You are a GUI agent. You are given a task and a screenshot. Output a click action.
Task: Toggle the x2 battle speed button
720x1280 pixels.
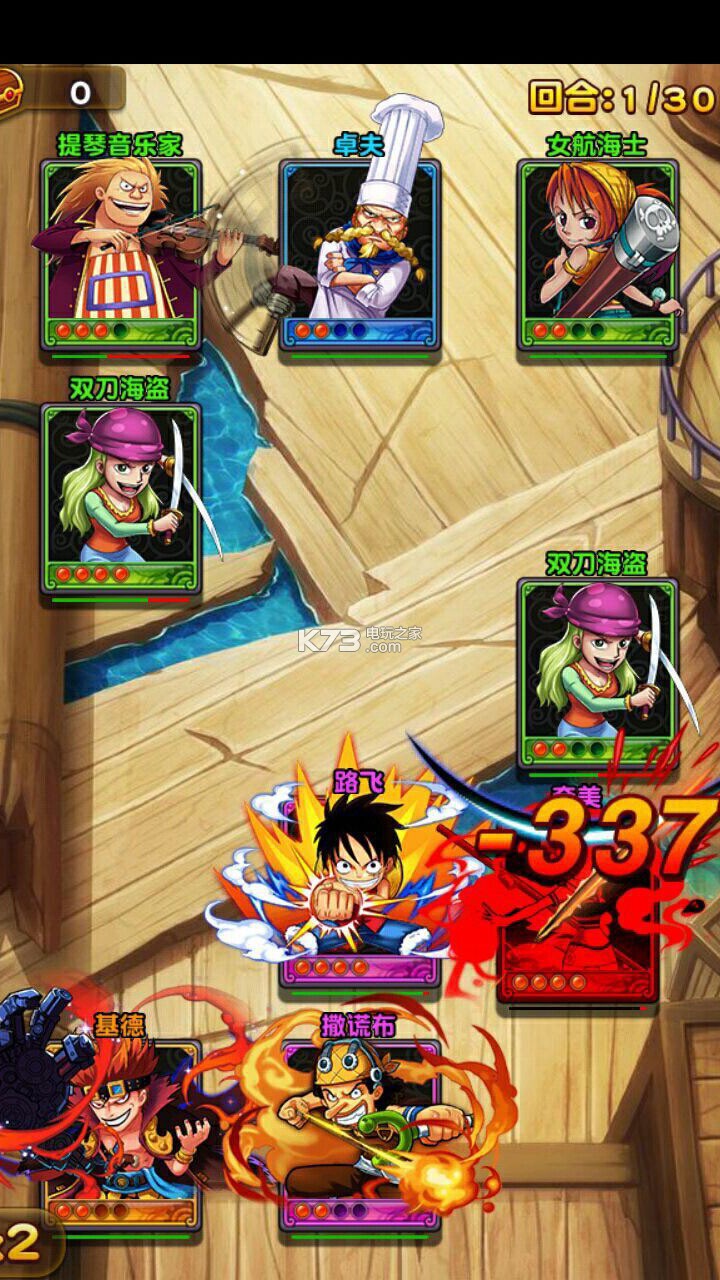(x=24, y=1243)
